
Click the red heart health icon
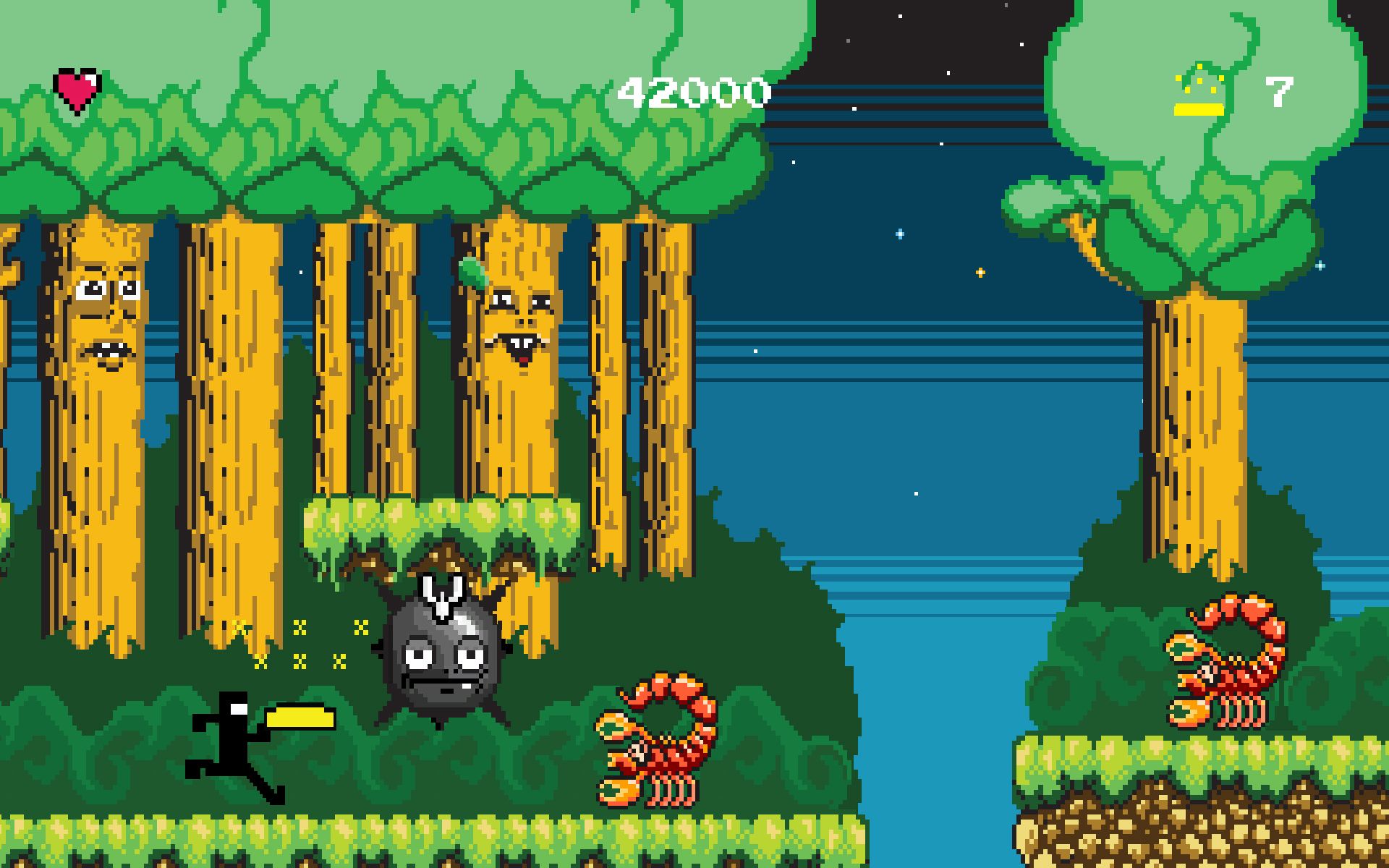(x=76, y=88)
